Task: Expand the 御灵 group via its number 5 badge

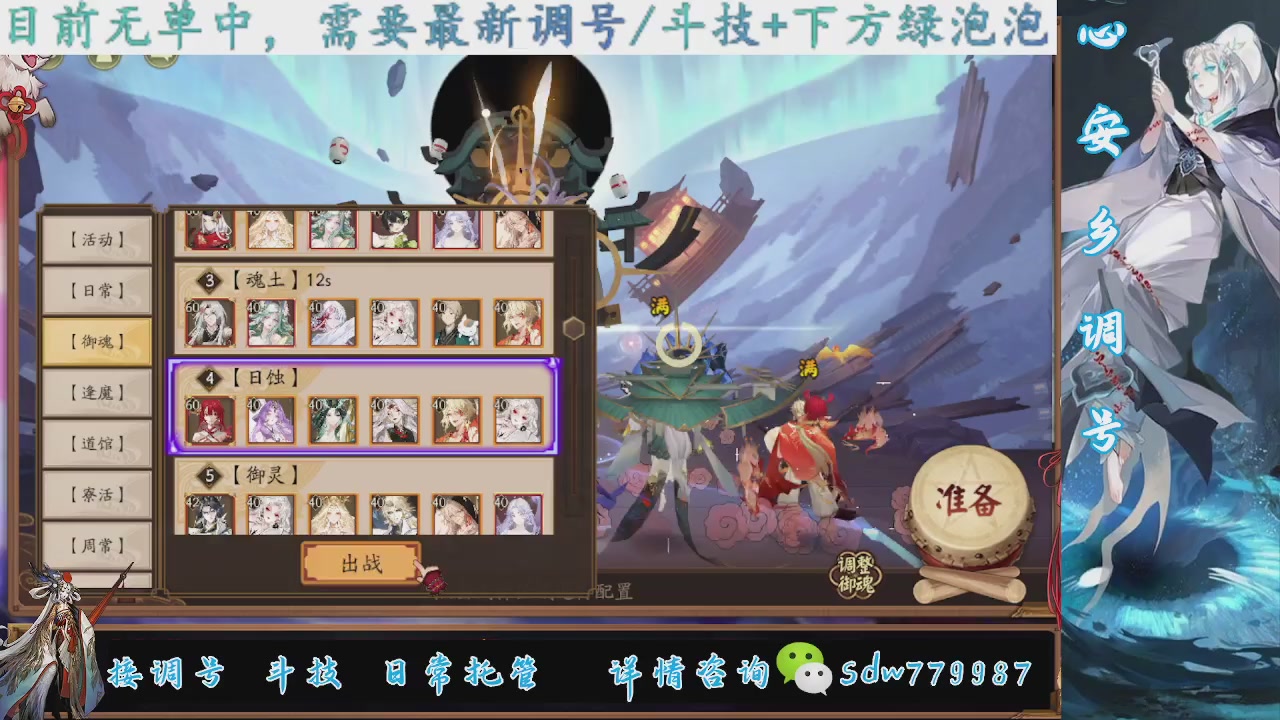Action: tap(208, 475)
